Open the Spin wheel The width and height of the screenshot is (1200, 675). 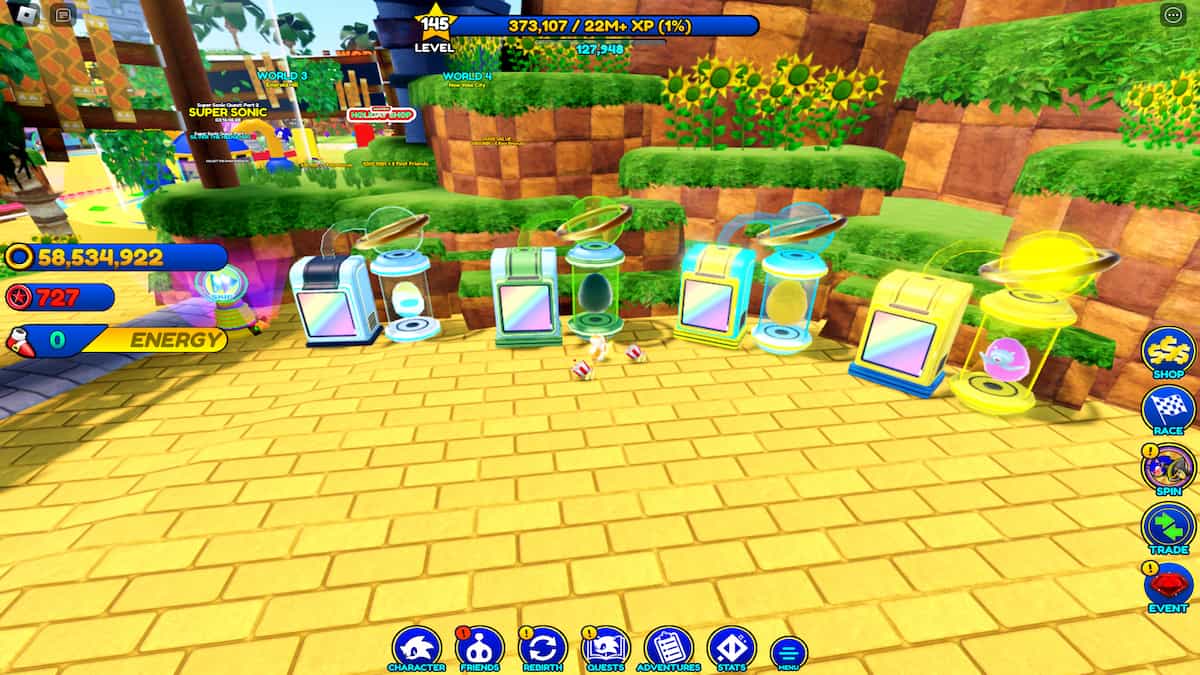pos(1167,468)
